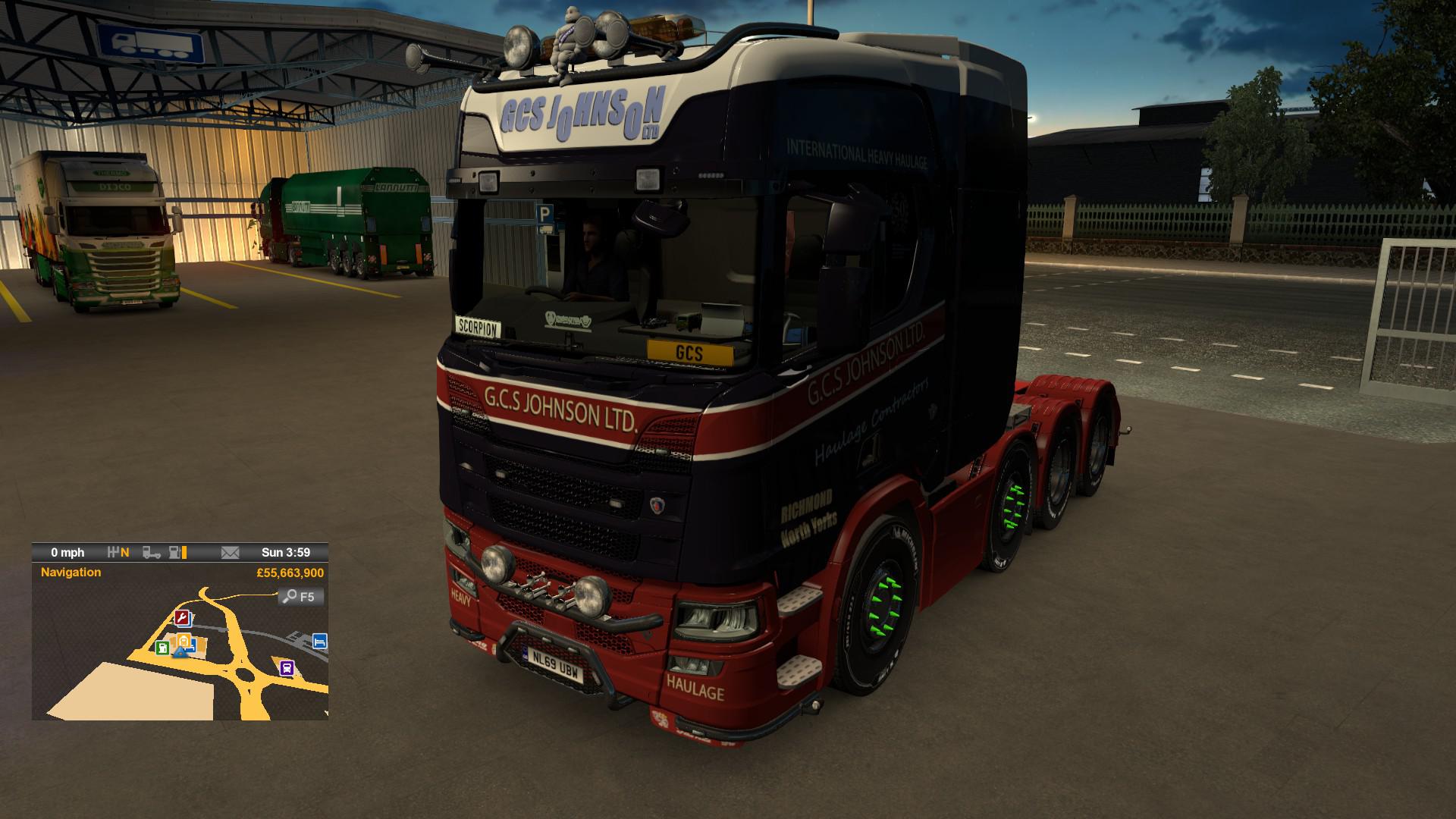Viewport: 1456px width, 819px height.
Task: Click the blue player arrow on the minimap
Action: click(x=180, y=651)
